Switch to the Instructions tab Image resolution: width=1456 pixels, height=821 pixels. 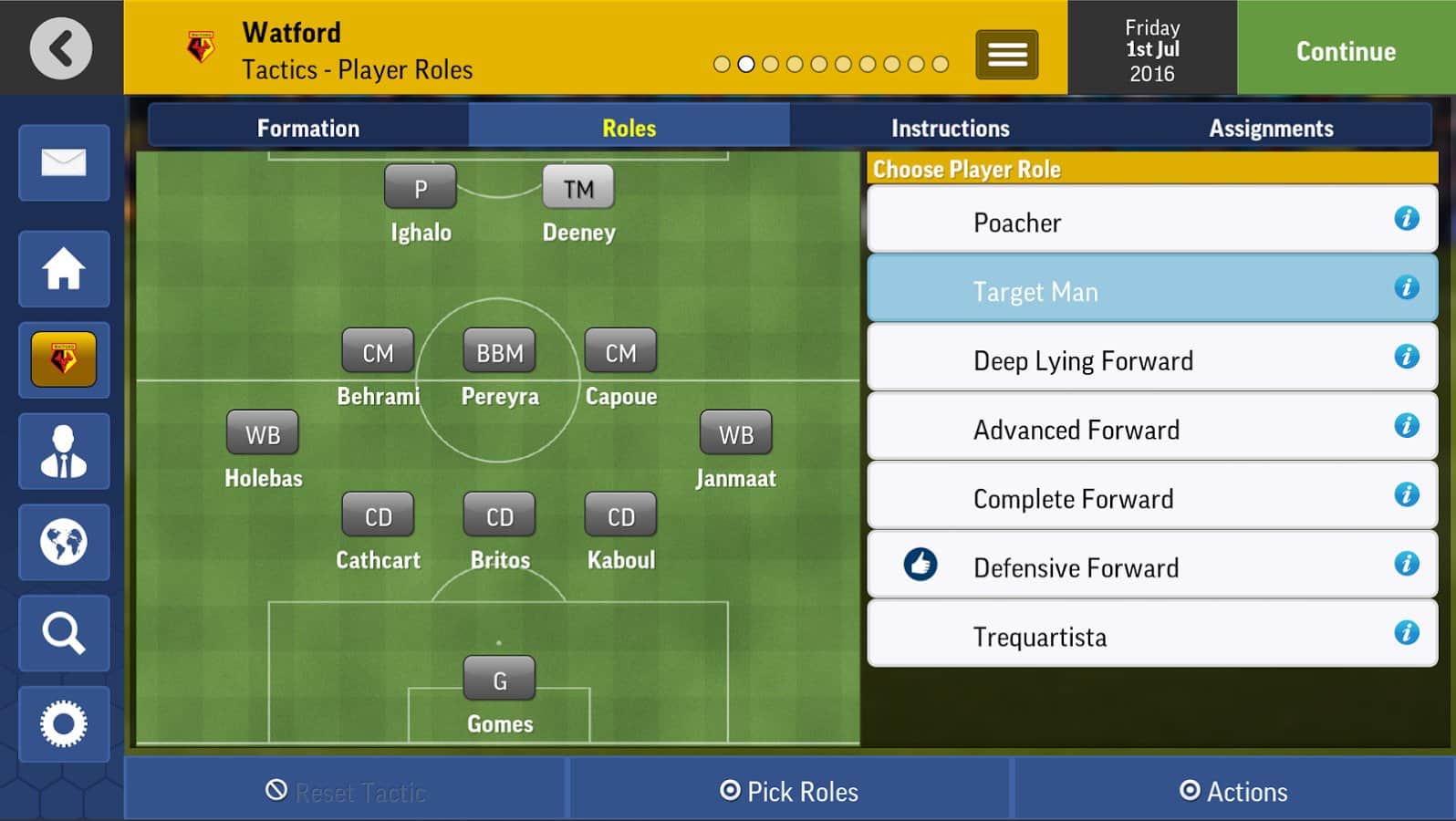(x=950, y=129)
